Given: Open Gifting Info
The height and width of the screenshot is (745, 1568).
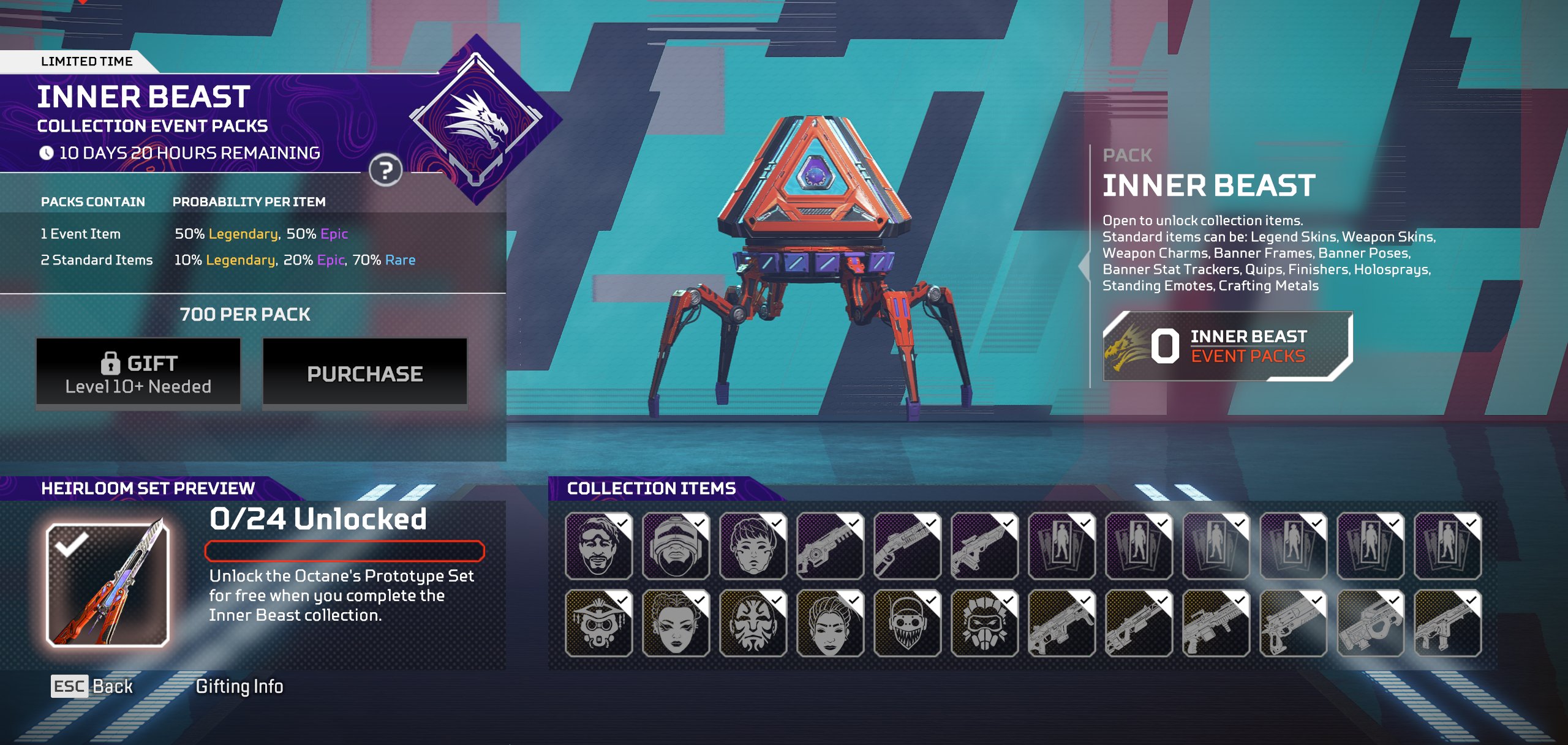Looking at the screenshot, I should click(x=239, y=686).
